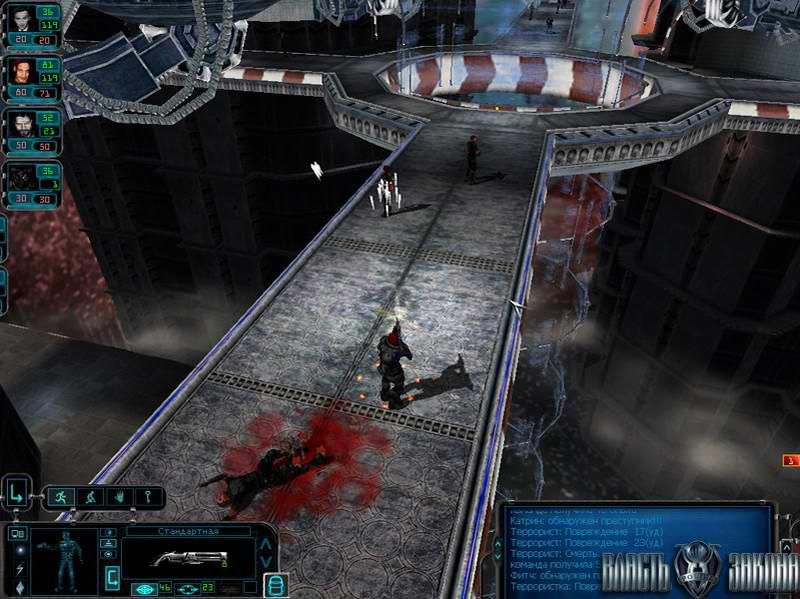Click the lightning bolt icon beside character
The image size is (800, 599).
tap(20, 570)
